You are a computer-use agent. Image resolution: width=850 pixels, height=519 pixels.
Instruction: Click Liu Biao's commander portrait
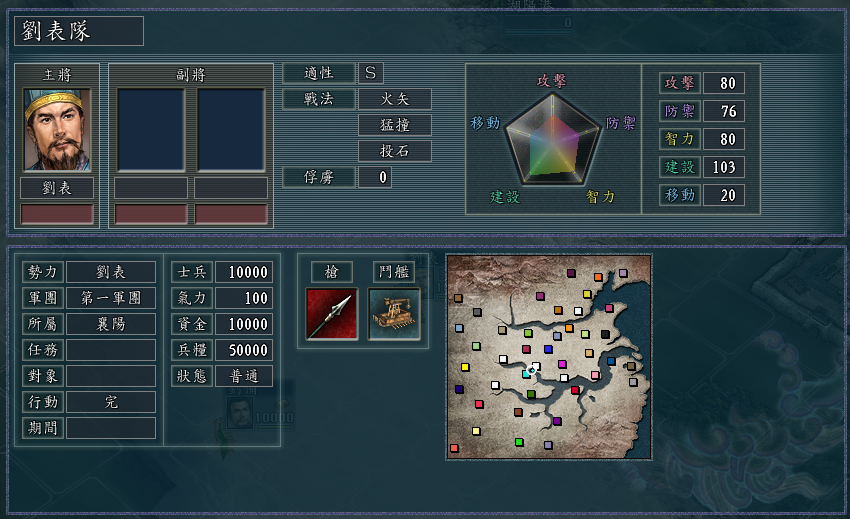pyautogui.click(x=57, y=130)
